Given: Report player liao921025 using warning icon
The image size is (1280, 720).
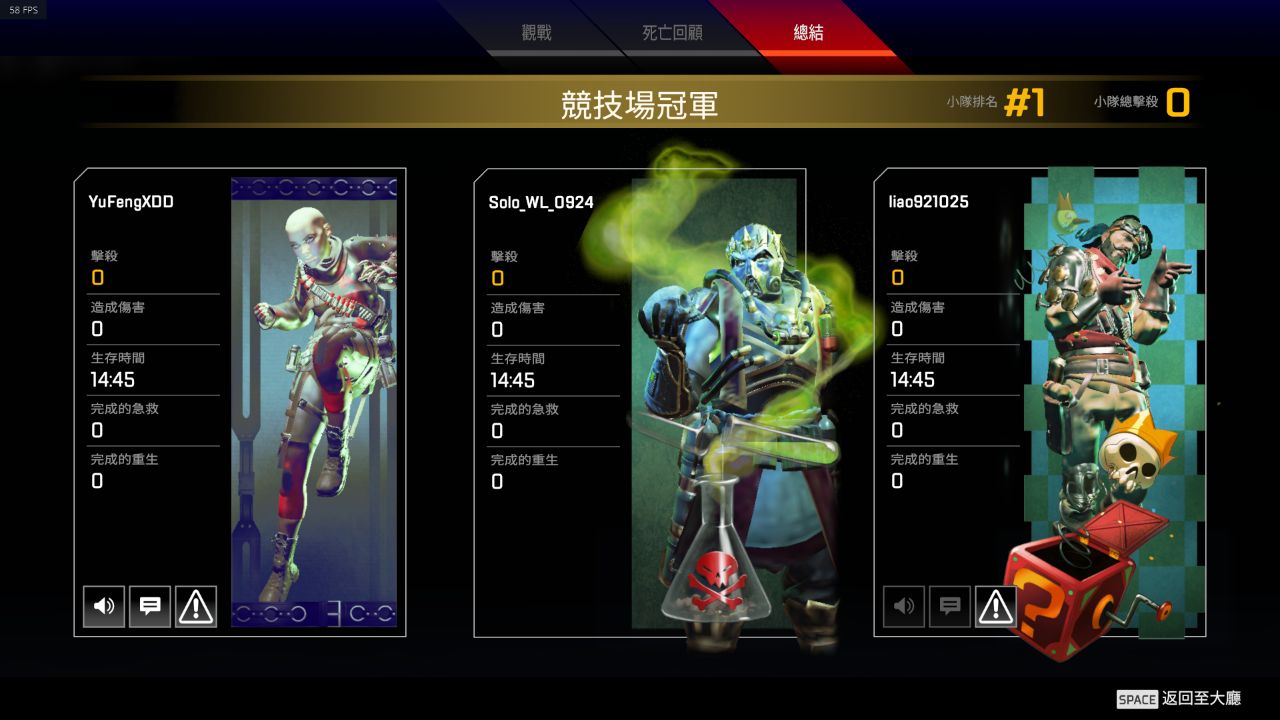Looking at the screenshot, I should (996, 606).
